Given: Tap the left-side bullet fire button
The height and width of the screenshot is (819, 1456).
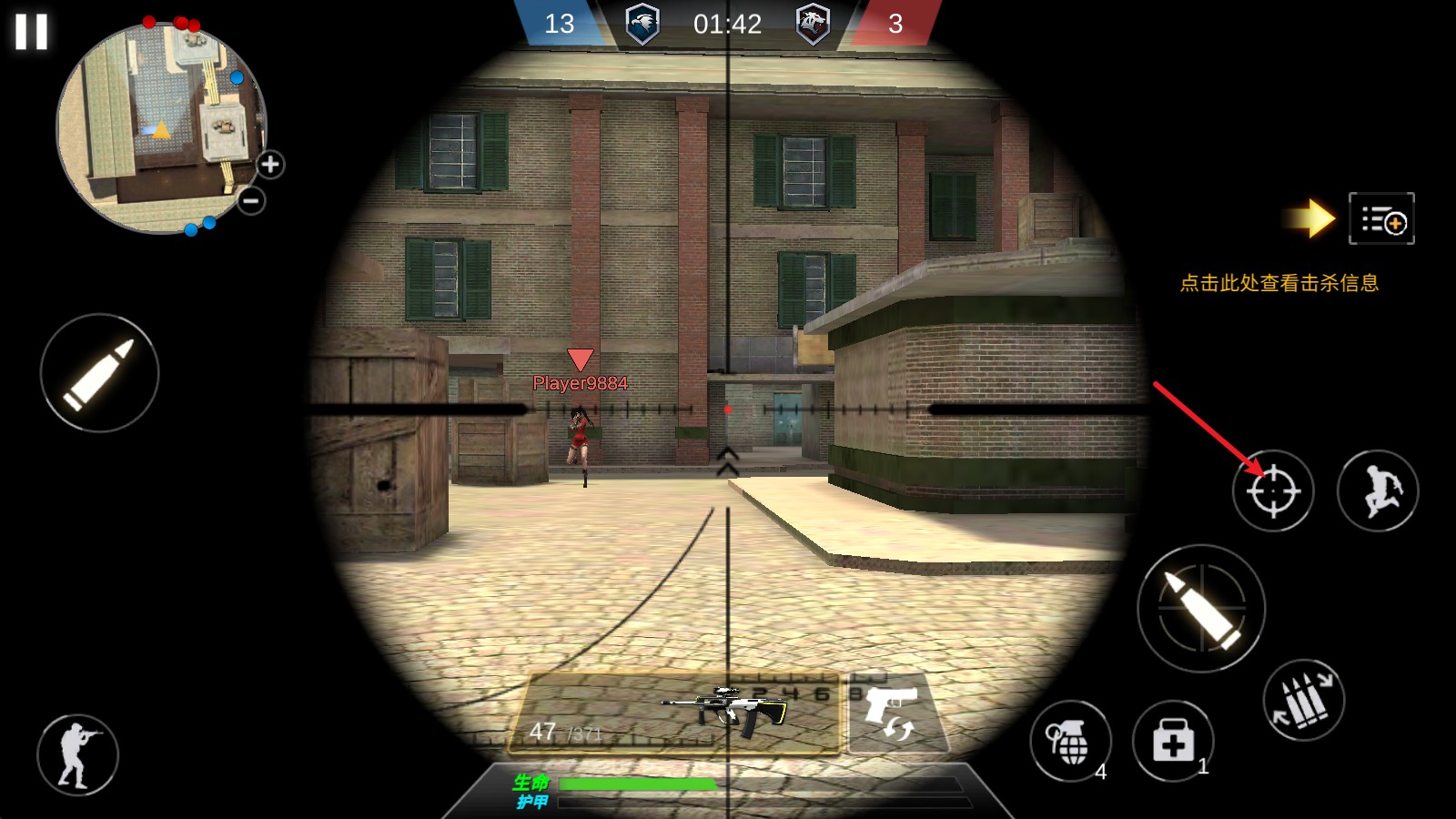Looking at the screenshot, I should coord(99,373).
